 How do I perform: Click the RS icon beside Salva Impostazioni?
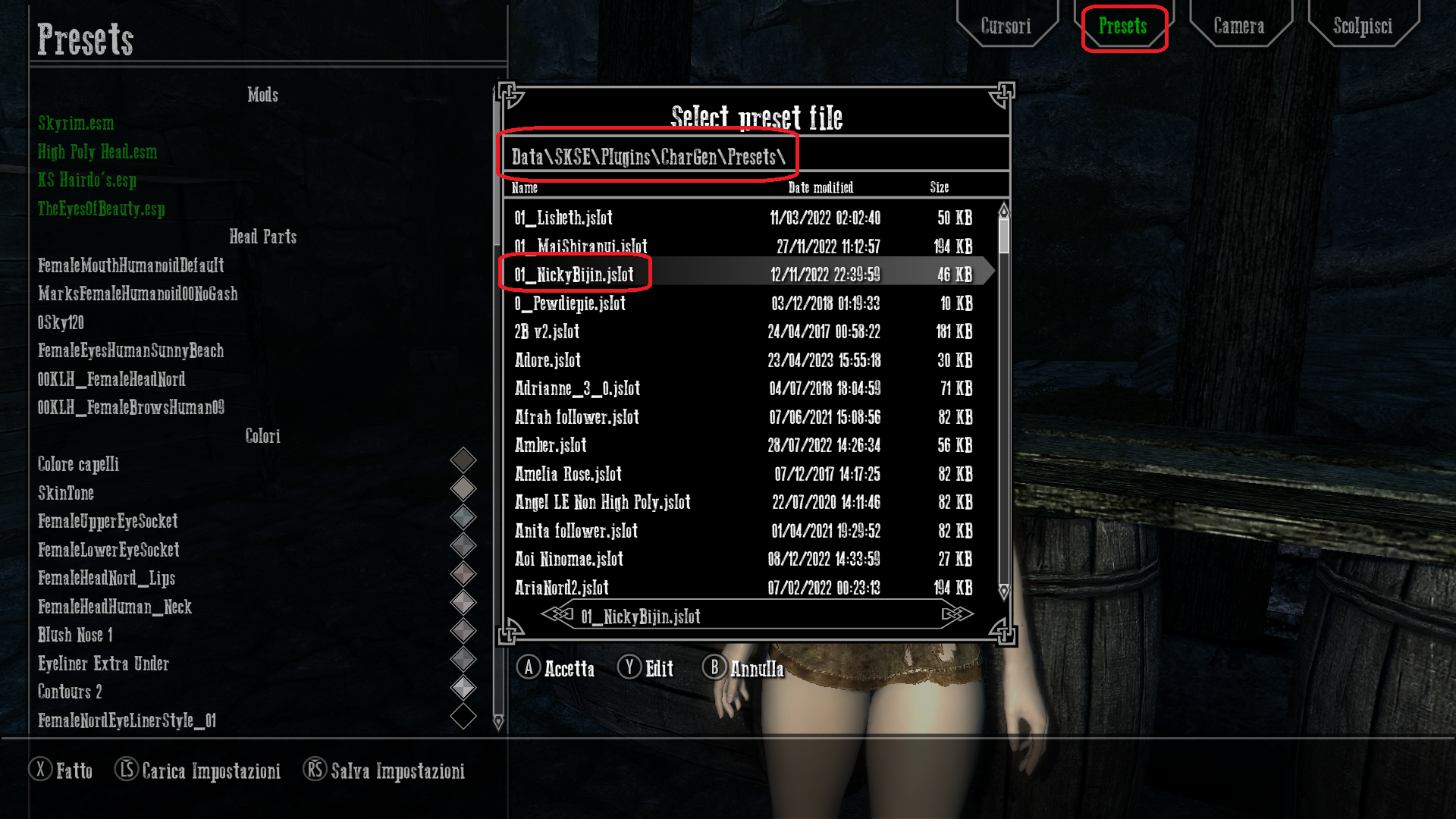click(x=314, y=771)
